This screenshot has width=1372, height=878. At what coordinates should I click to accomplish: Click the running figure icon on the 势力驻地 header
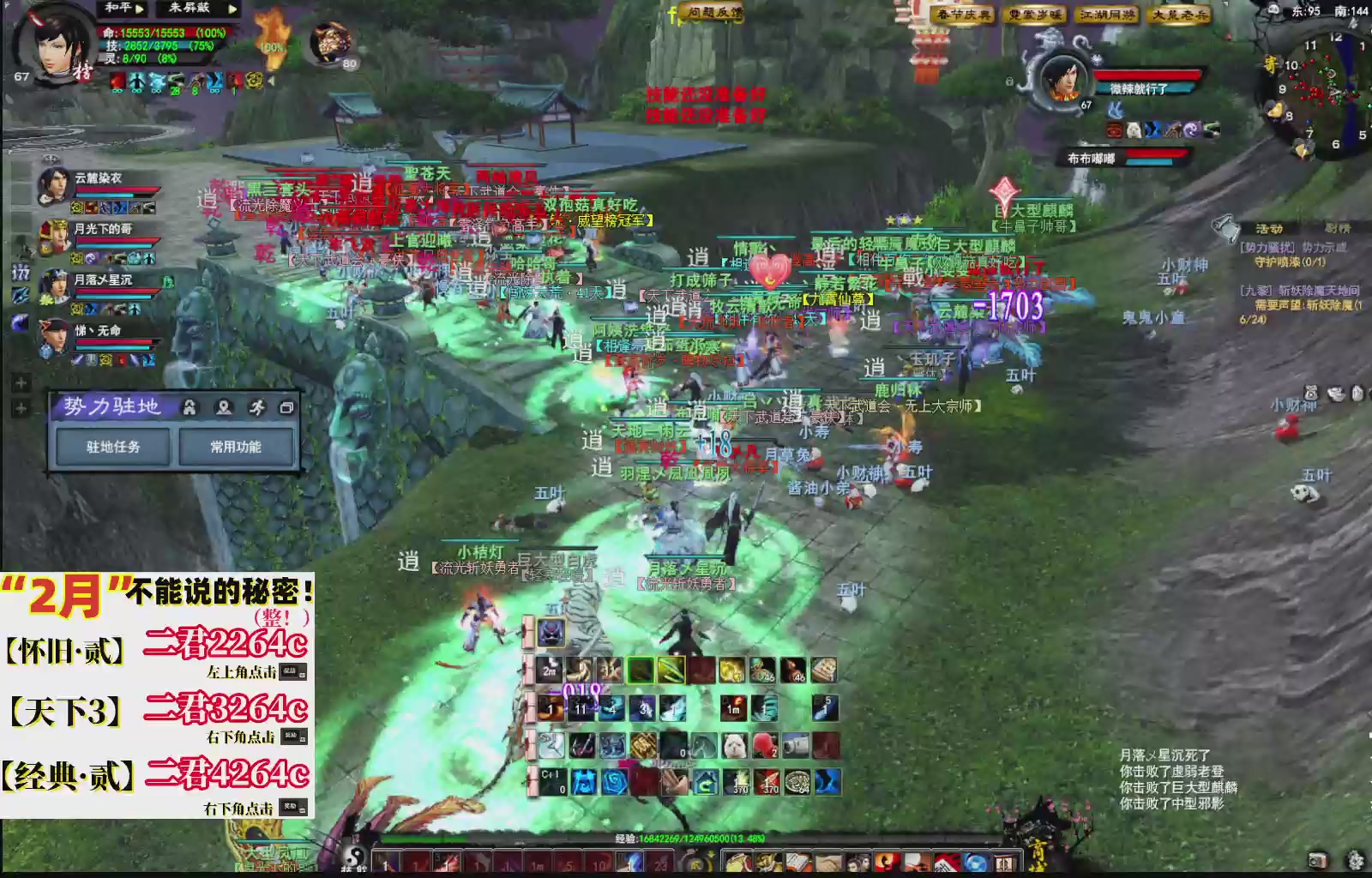tap(259, 408)
